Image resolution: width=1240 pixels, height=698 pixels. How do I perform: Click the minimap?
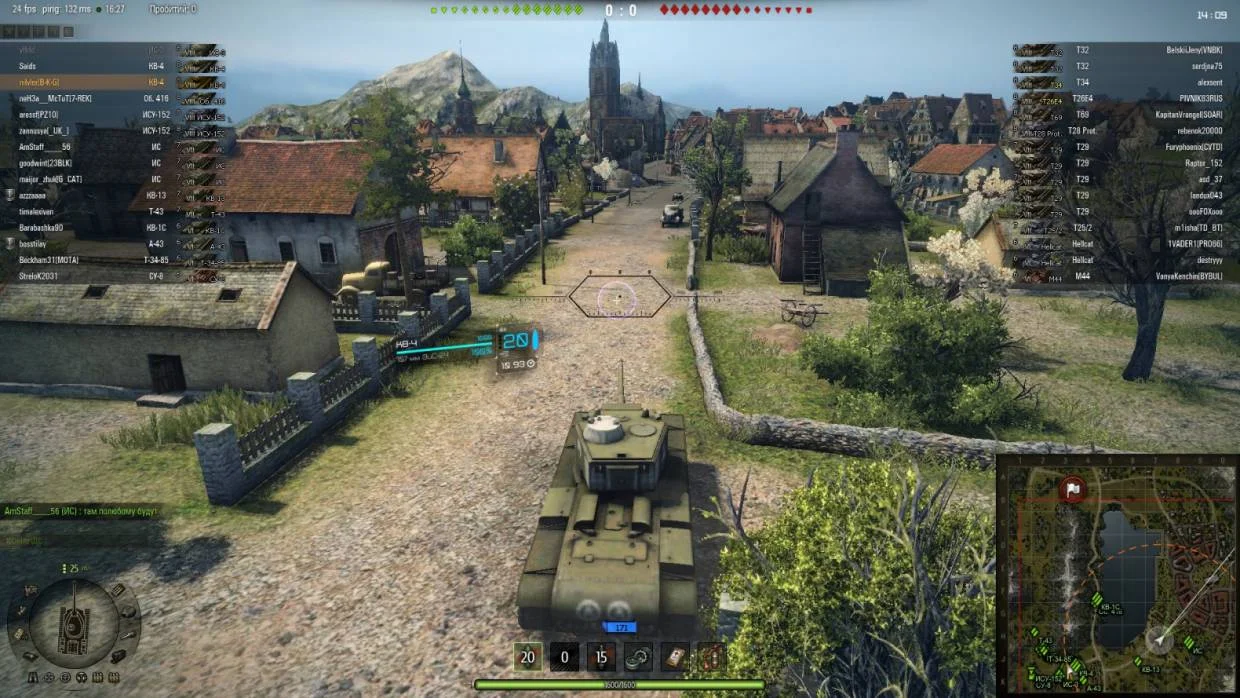[x=1117, y=576]
